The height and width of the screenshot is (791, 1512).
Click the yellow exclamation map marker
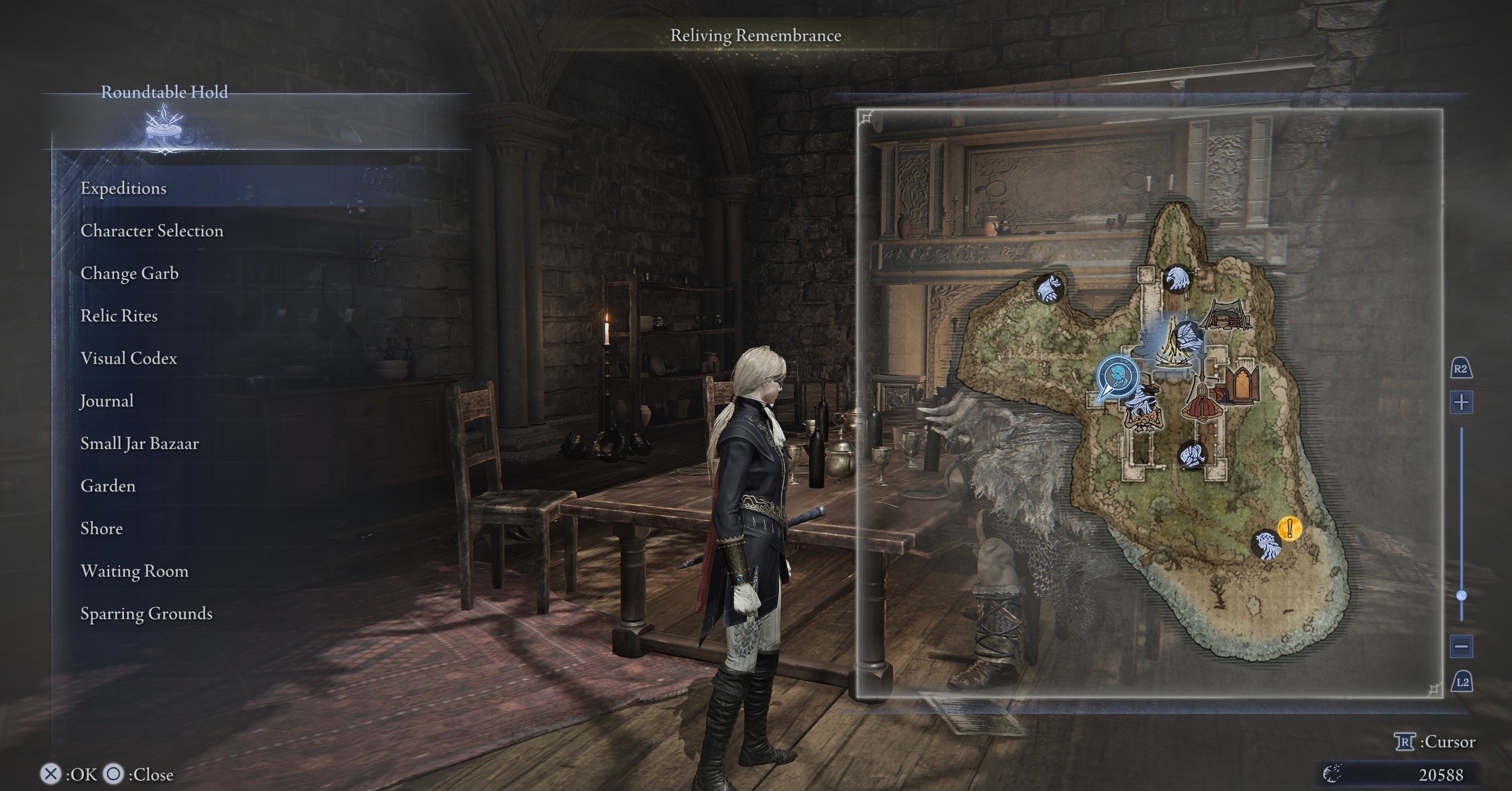click(x=1290, y=528)
